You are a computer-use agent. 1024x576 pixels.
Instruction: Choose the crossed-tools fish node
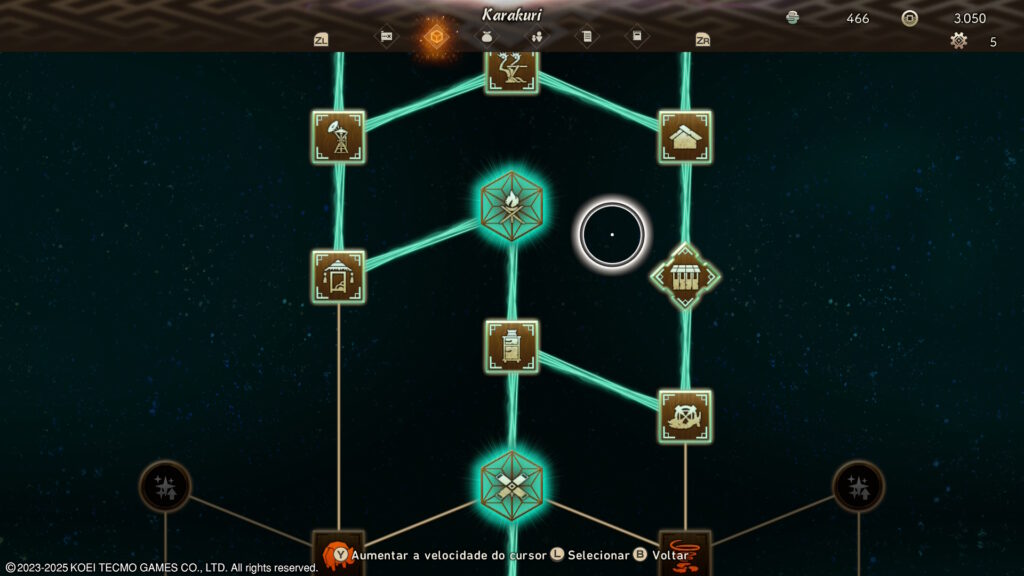click(685, 416)
